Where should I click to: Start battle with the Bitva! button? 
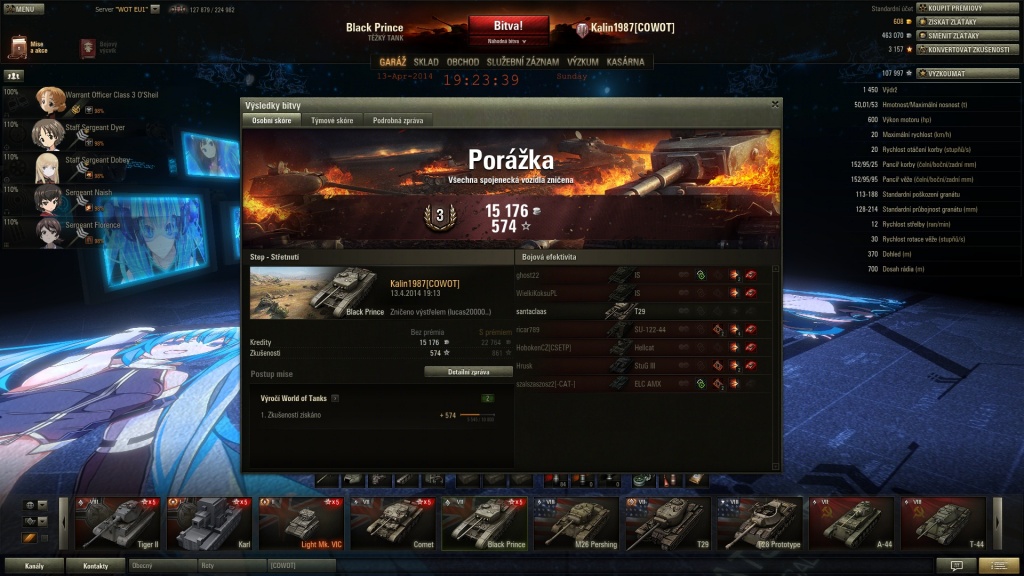[x=508, y=25]
